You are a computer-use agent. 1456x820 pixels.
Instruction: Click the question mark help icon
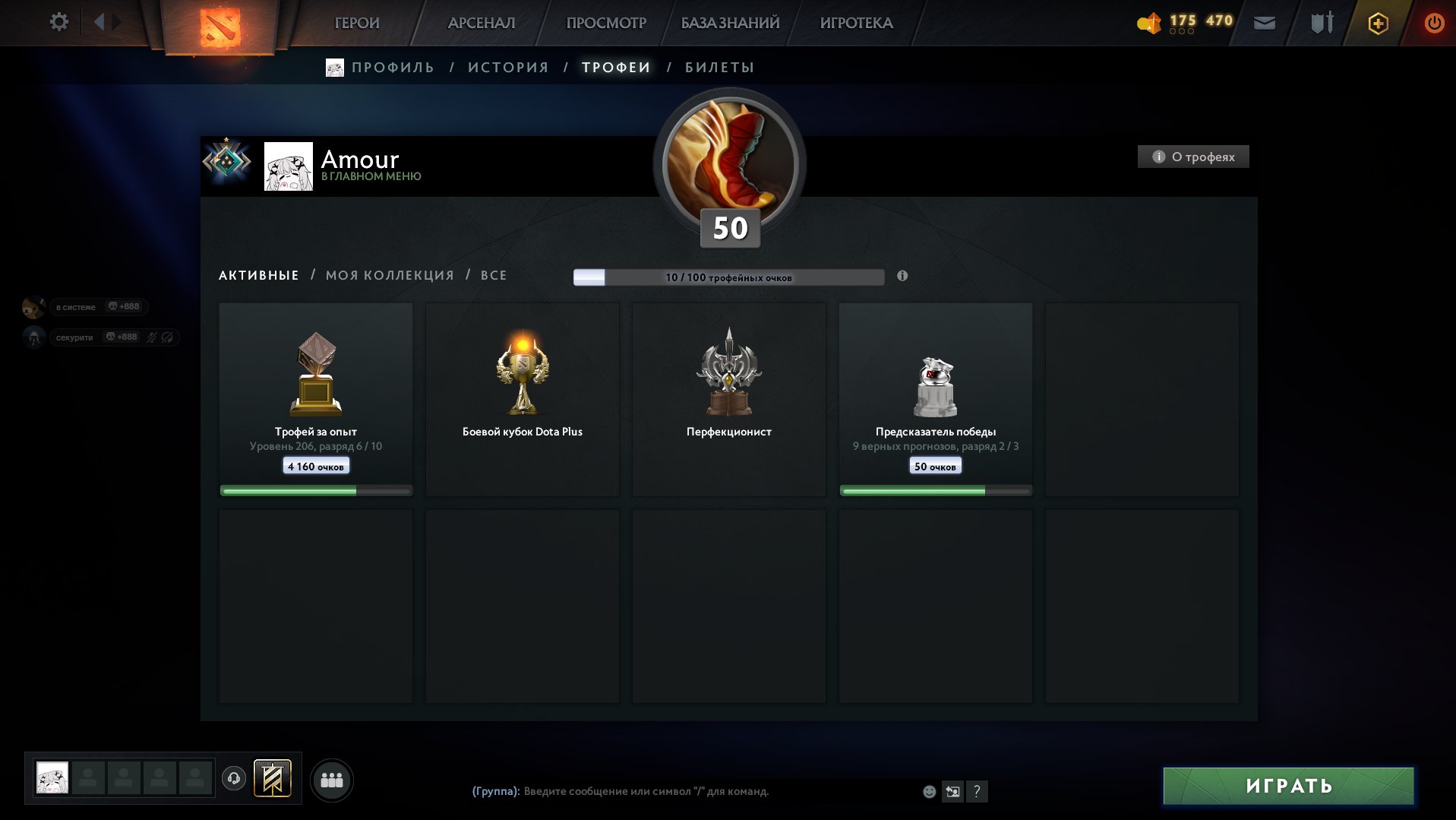point(977,792)
